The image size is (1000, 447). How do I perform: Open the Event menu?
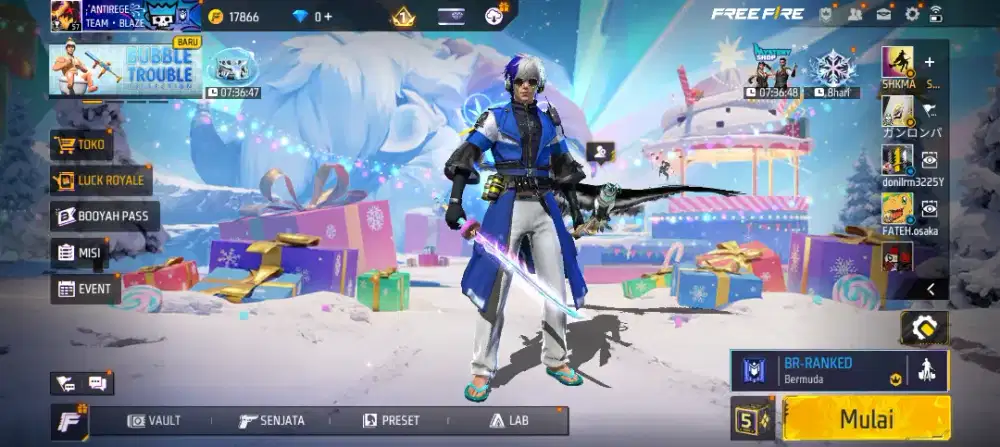pos(86,289)
